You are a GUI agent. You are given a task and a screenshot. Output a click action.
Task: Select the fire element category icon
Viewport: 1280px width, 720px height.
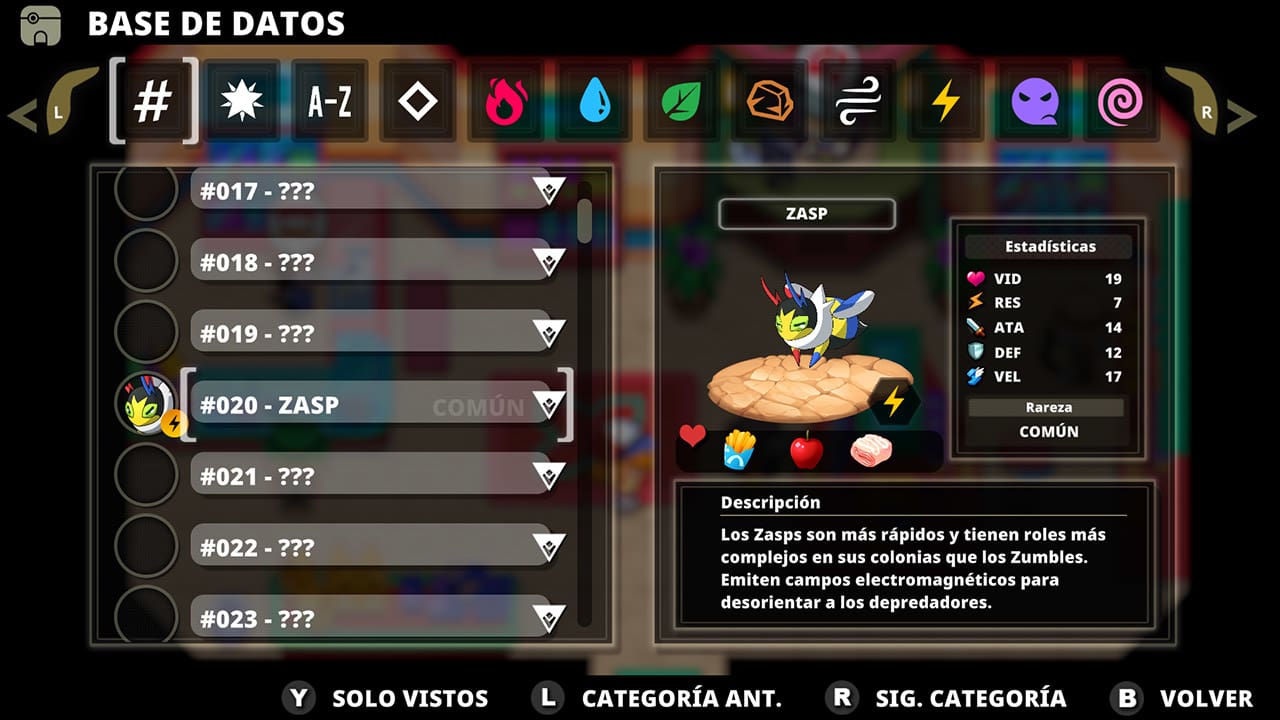506,100
